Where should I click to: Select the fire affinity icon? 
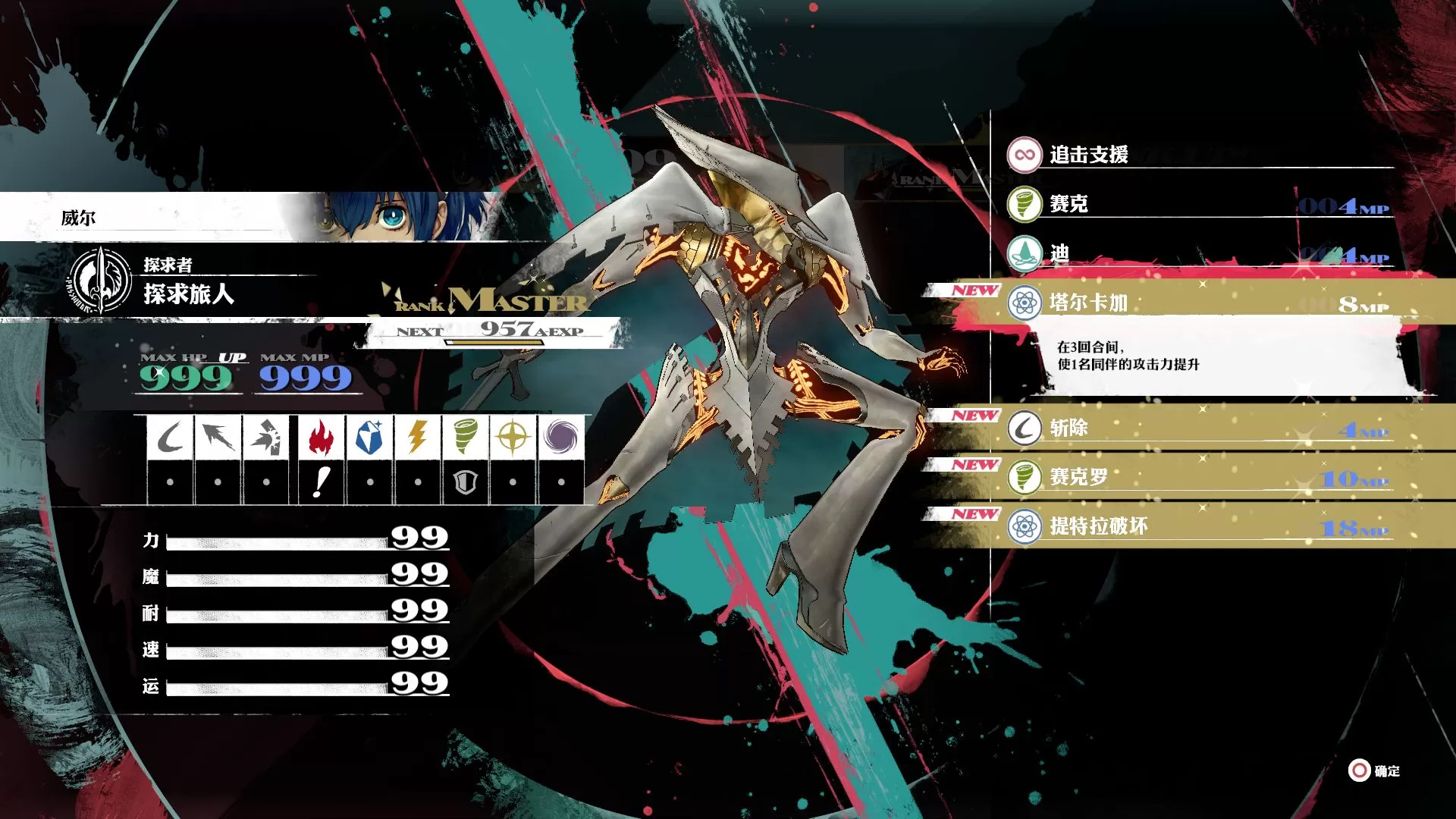321,438
